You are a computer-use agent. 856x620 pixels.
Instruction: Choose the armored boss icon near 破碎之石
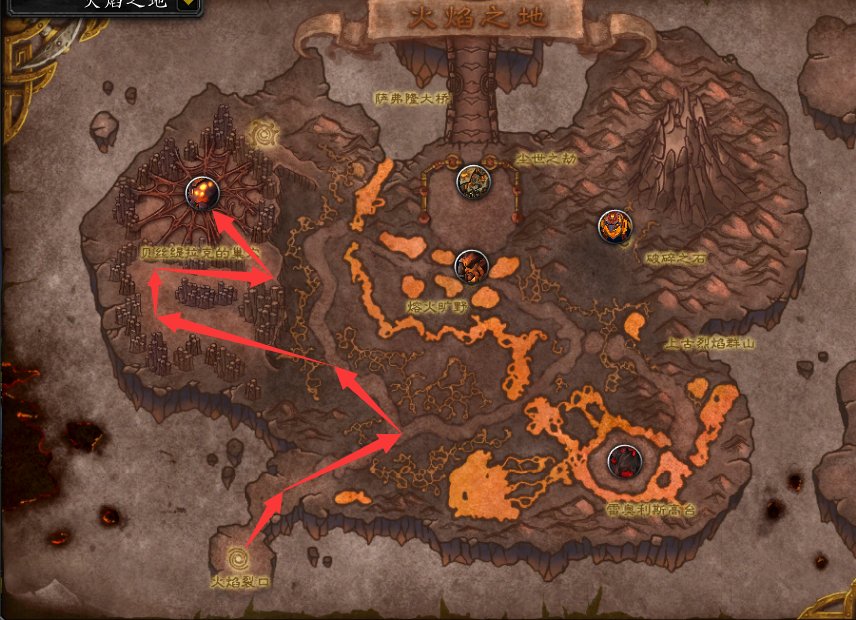(x=614, y=226)
